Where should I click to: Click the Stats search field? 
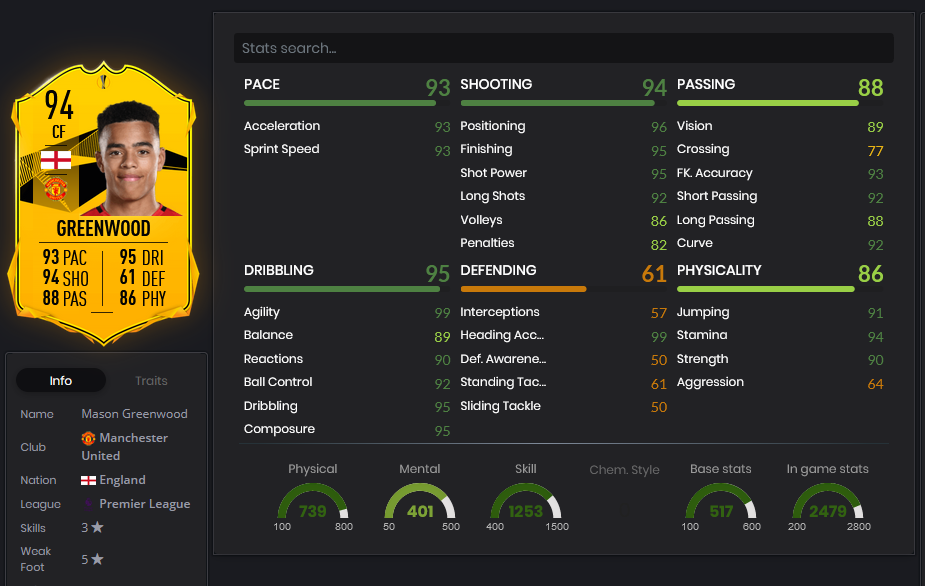563,48
